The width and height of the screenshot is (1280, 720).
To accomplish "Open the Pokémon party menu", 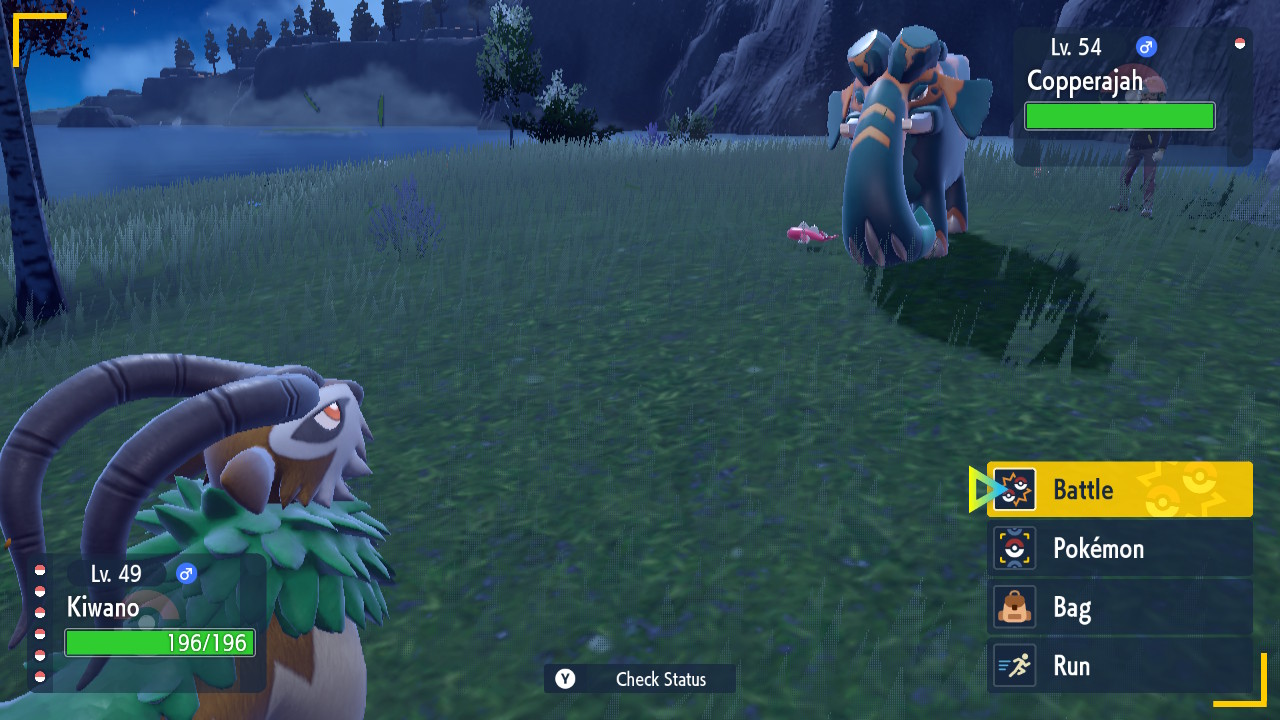I will (x=1119, y=549).
